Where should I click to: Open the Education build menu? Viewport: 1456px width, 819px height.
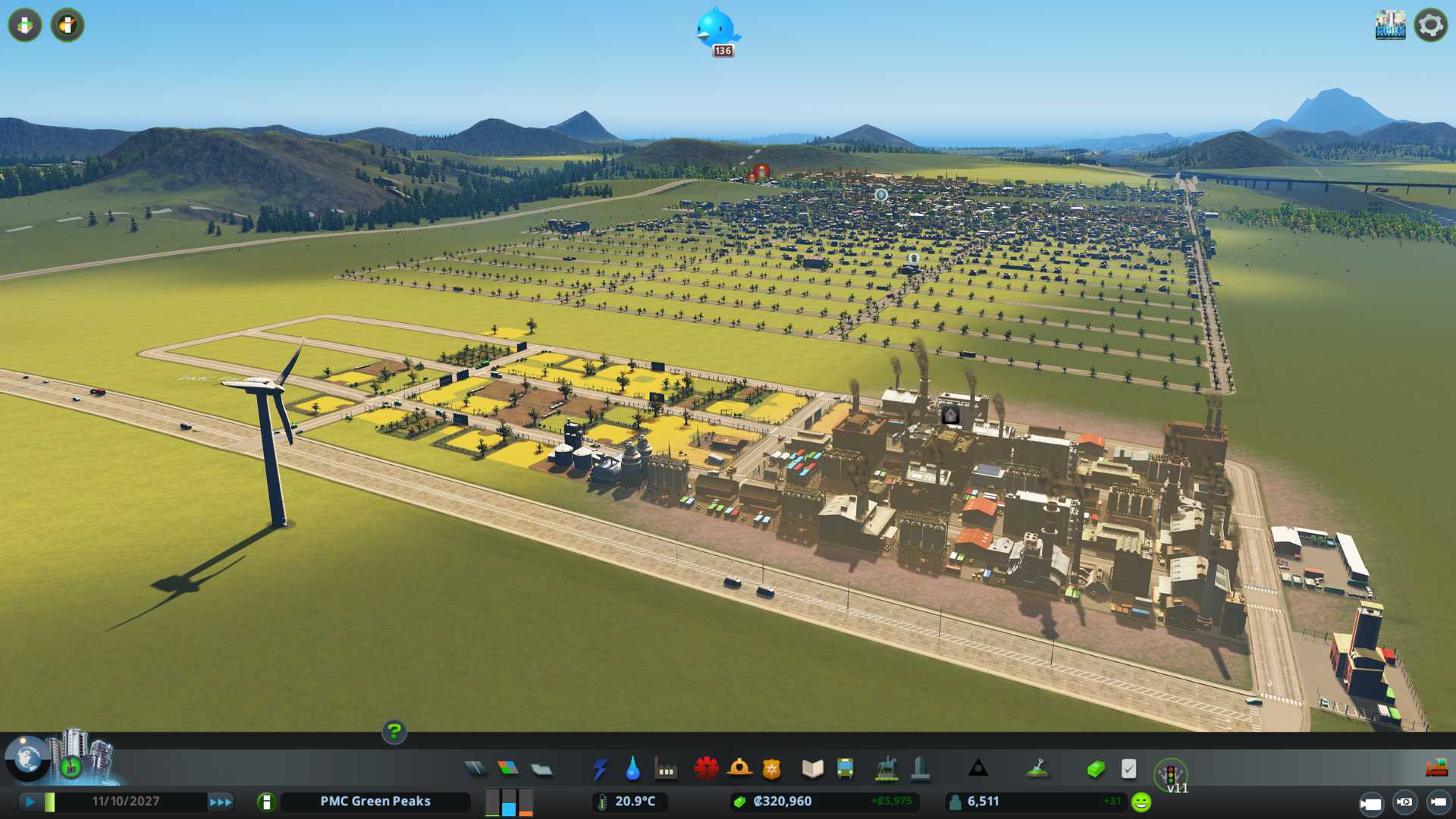(812, 769)
